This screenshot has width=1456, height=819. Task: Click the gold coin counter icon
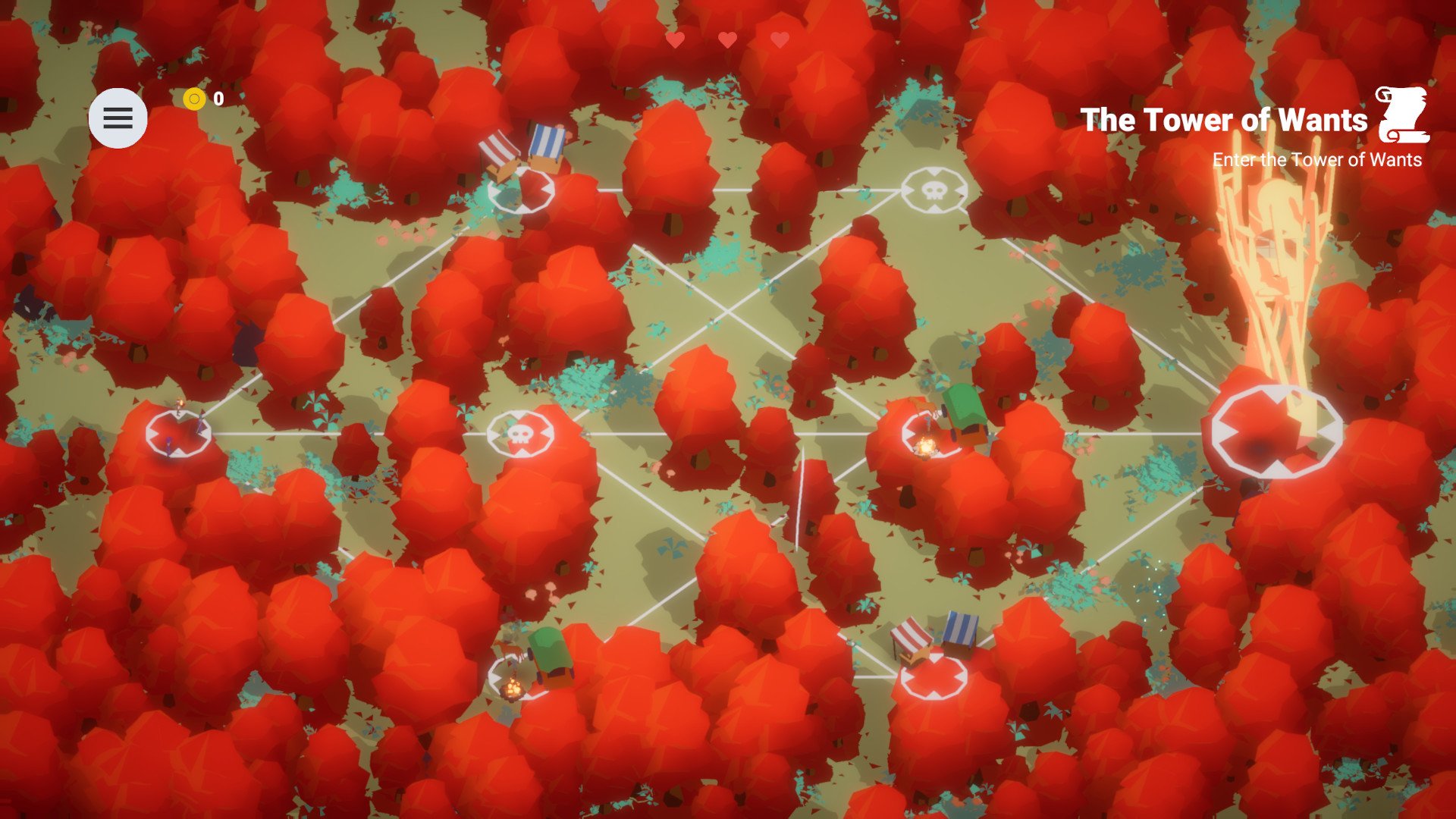click(196, 98)
